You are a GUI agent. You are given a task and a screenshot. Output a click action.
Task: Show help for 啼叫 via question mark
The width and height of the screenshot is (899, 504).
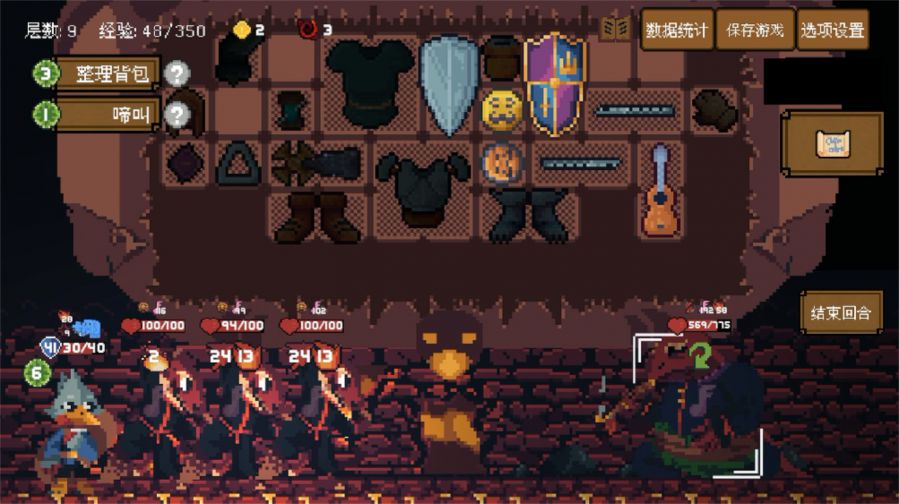[x=177, y=115]
